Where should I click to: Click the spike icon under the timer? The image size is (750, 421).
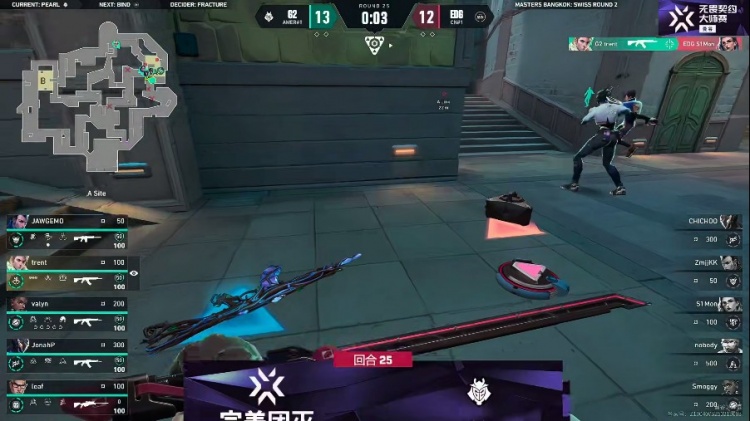[374, 43]
